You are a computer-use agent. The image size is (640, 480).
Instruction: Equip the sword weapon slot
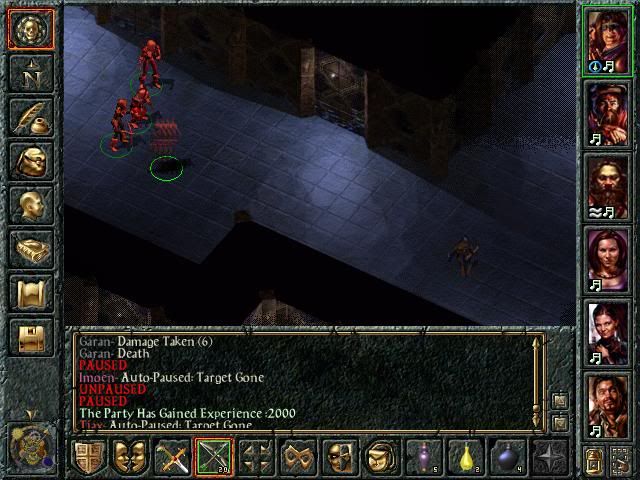[171, 458]
